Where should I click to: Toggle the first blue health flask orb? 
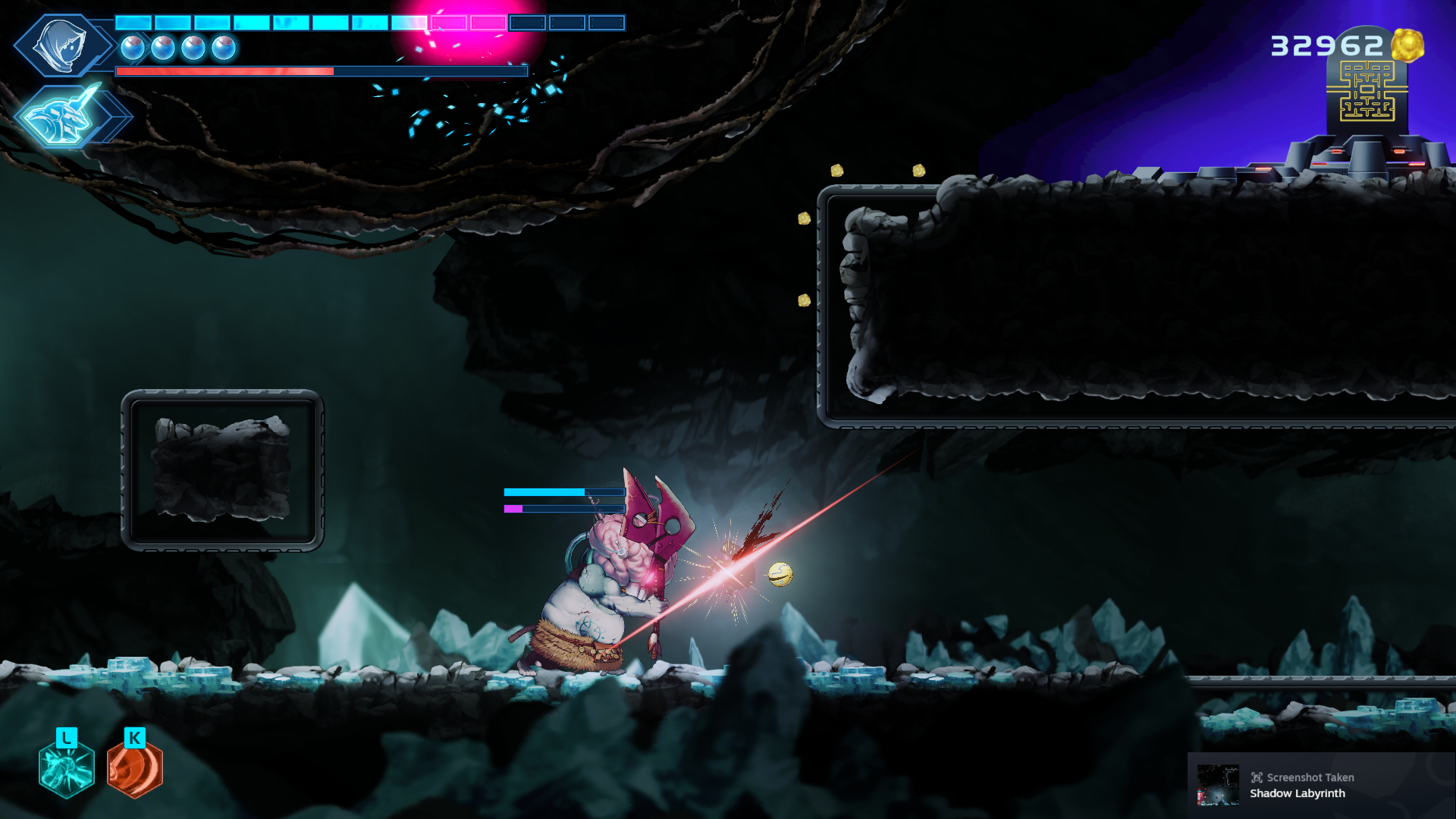click(x=133, y=46)
